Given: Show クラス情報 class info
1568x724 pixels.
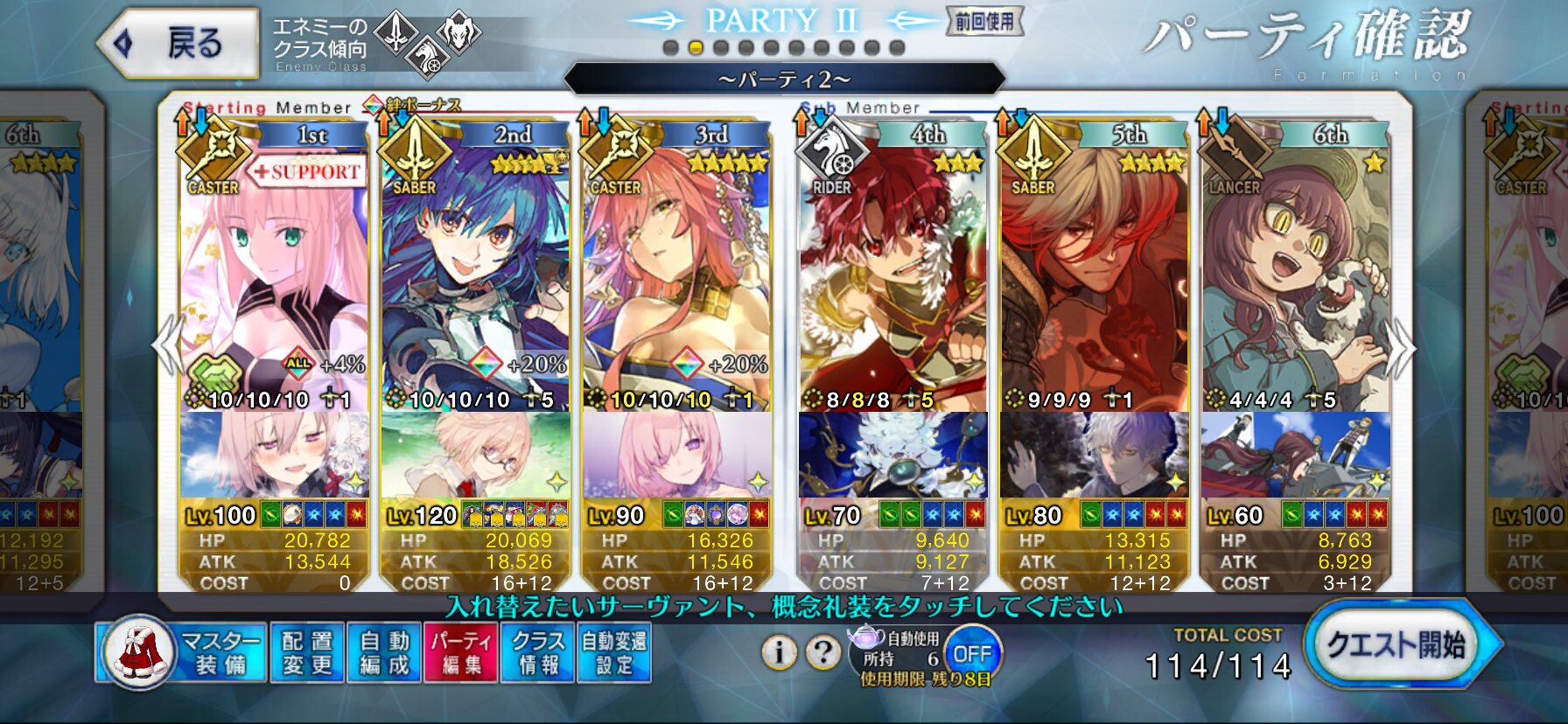Looking at the screenshot, I should click(537, 652).
